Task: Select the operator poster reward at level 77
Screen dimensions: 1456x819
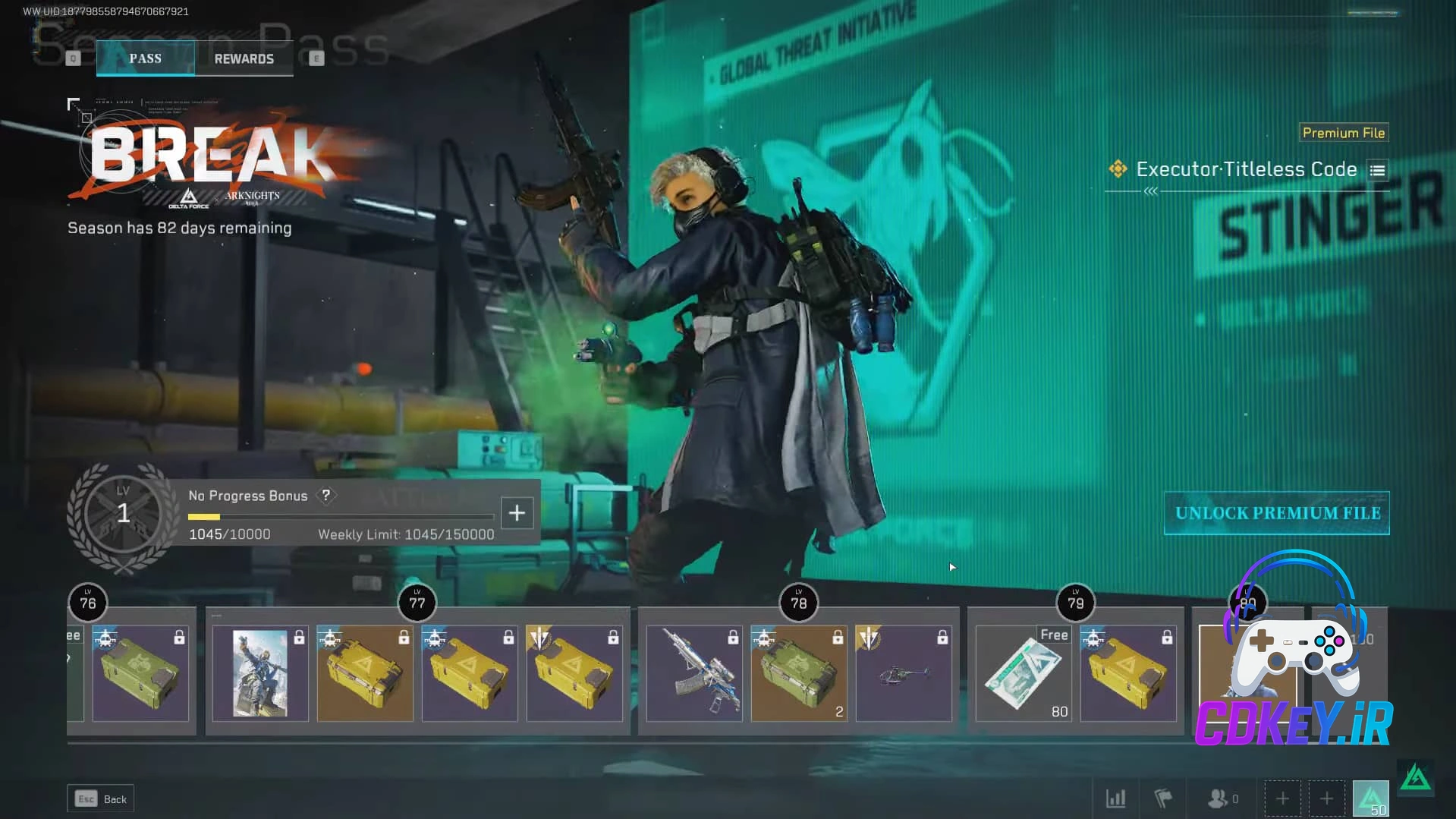Action: point(260,673)
